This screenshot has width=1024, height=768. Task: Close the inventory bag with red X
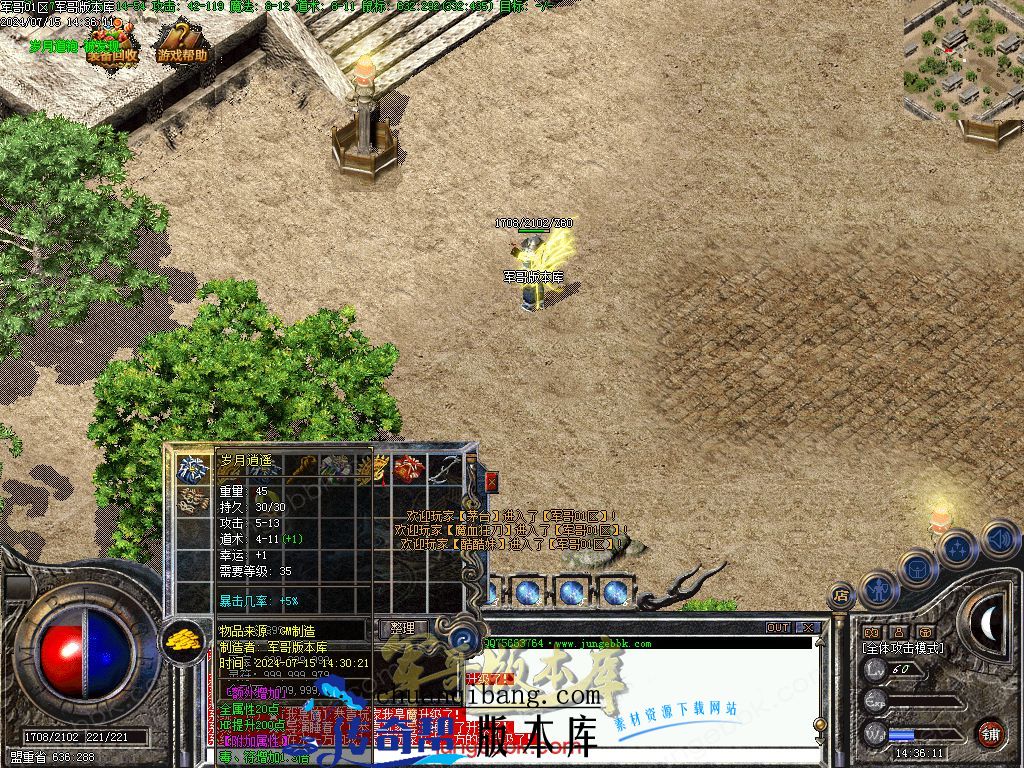pyautogui.click(x=491, y=481)
